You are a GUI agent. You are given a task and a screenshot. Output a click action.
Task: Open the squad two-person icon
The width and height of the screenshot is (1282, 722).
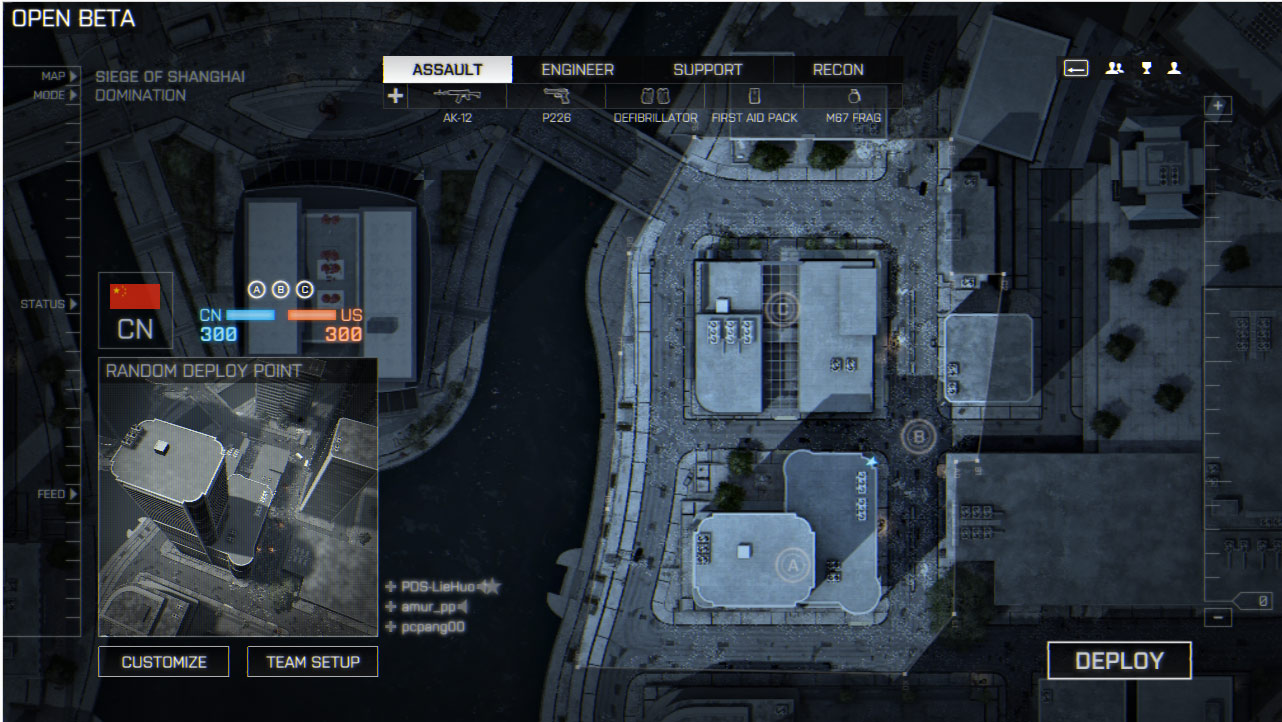click(x=1114, y=69)
